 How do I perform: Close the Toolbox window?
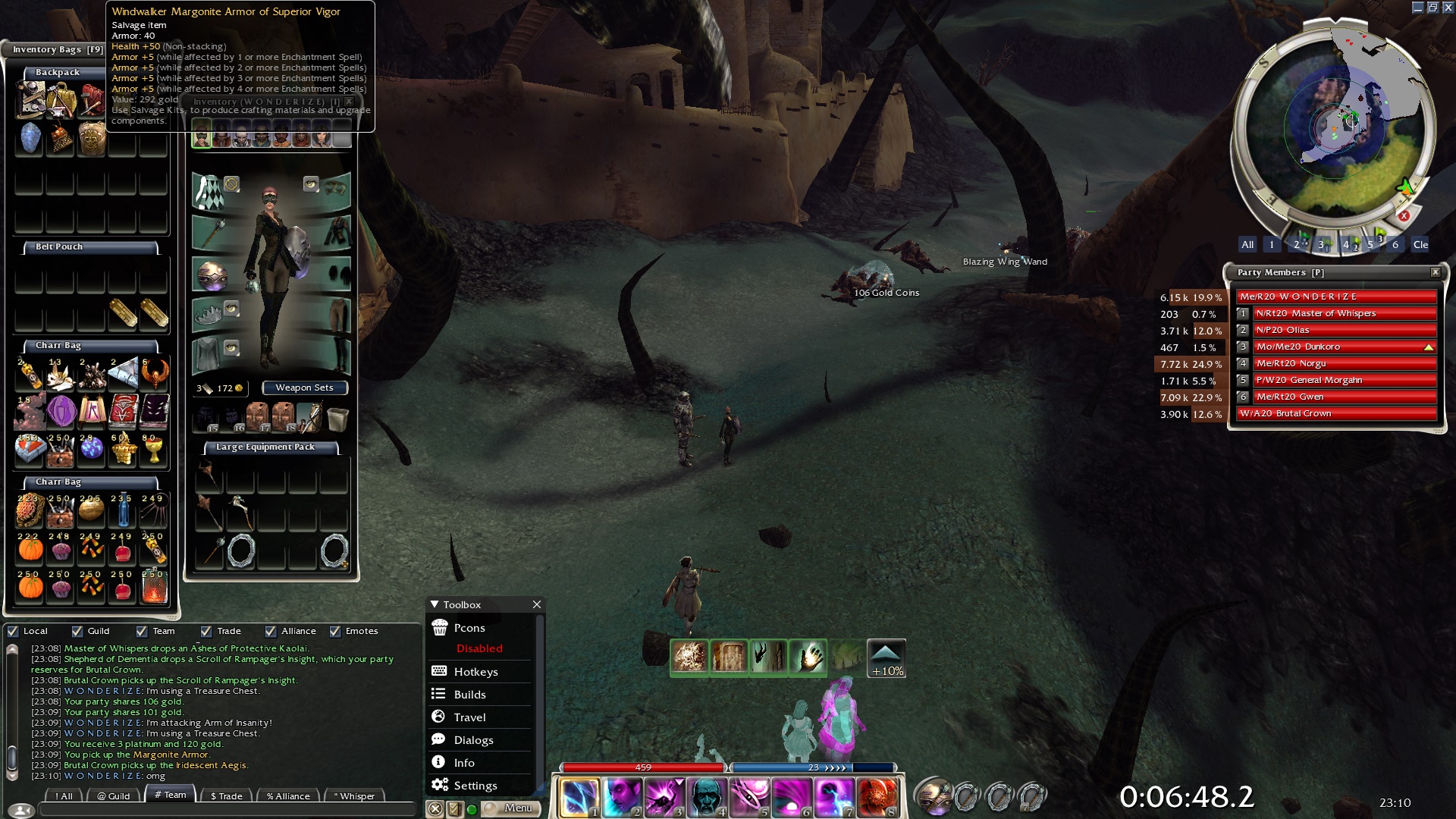(x=537, y=604)
